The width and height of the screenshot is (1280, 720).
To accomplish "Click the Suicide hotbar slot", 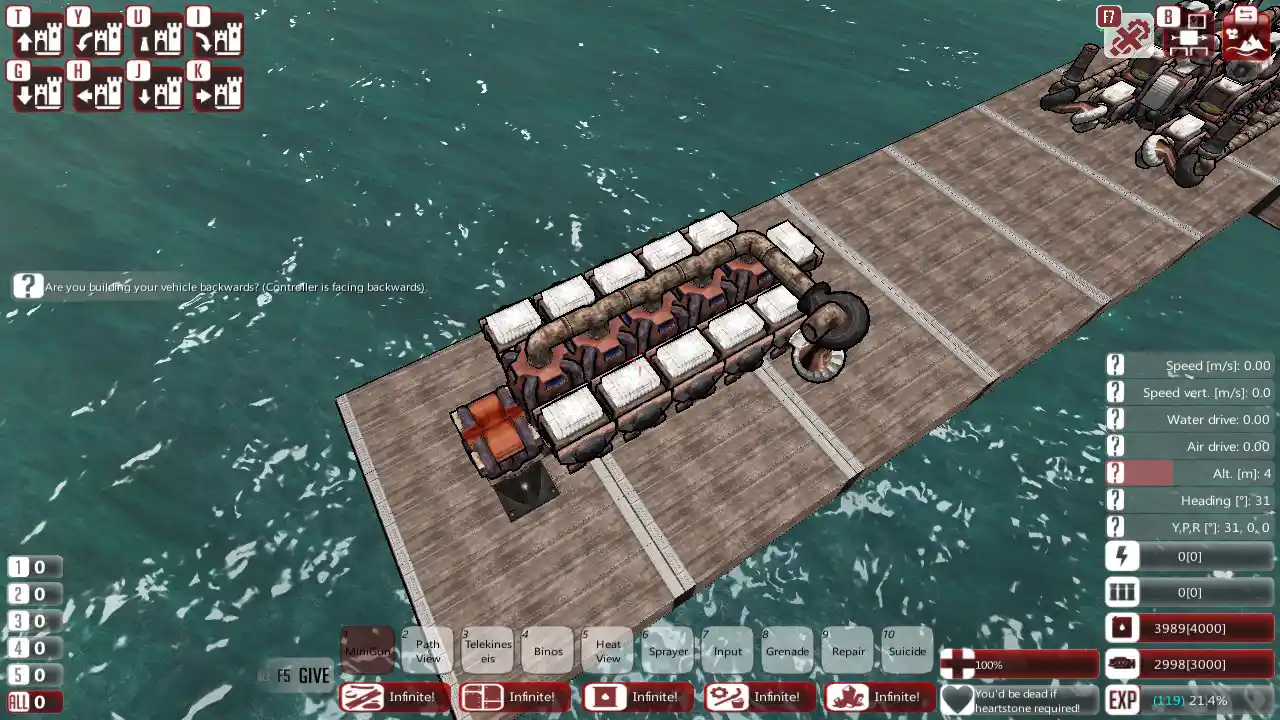I will [907, 650].
